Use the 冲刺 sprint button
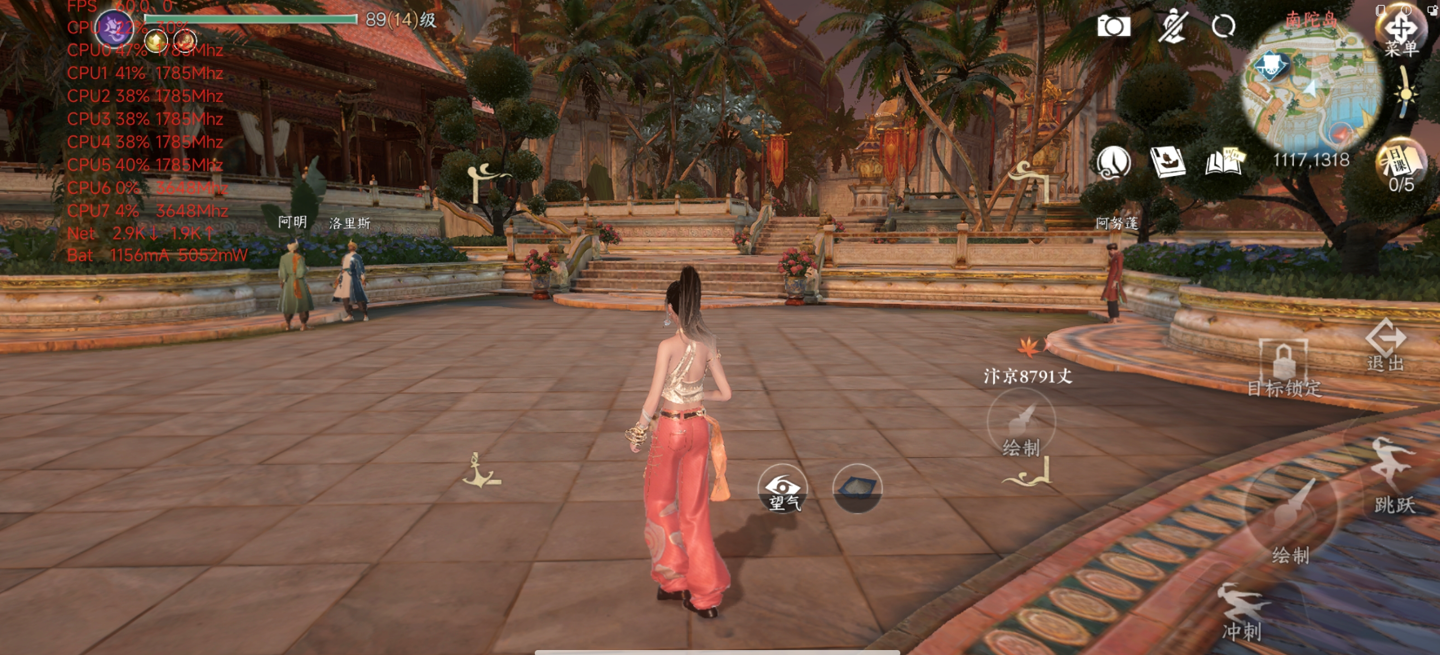 coord(1242,611)
